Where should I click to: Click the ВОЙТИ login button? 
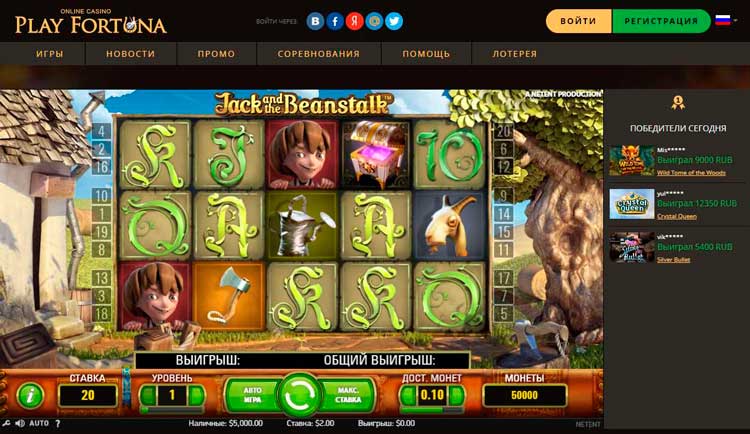[578, 21]
